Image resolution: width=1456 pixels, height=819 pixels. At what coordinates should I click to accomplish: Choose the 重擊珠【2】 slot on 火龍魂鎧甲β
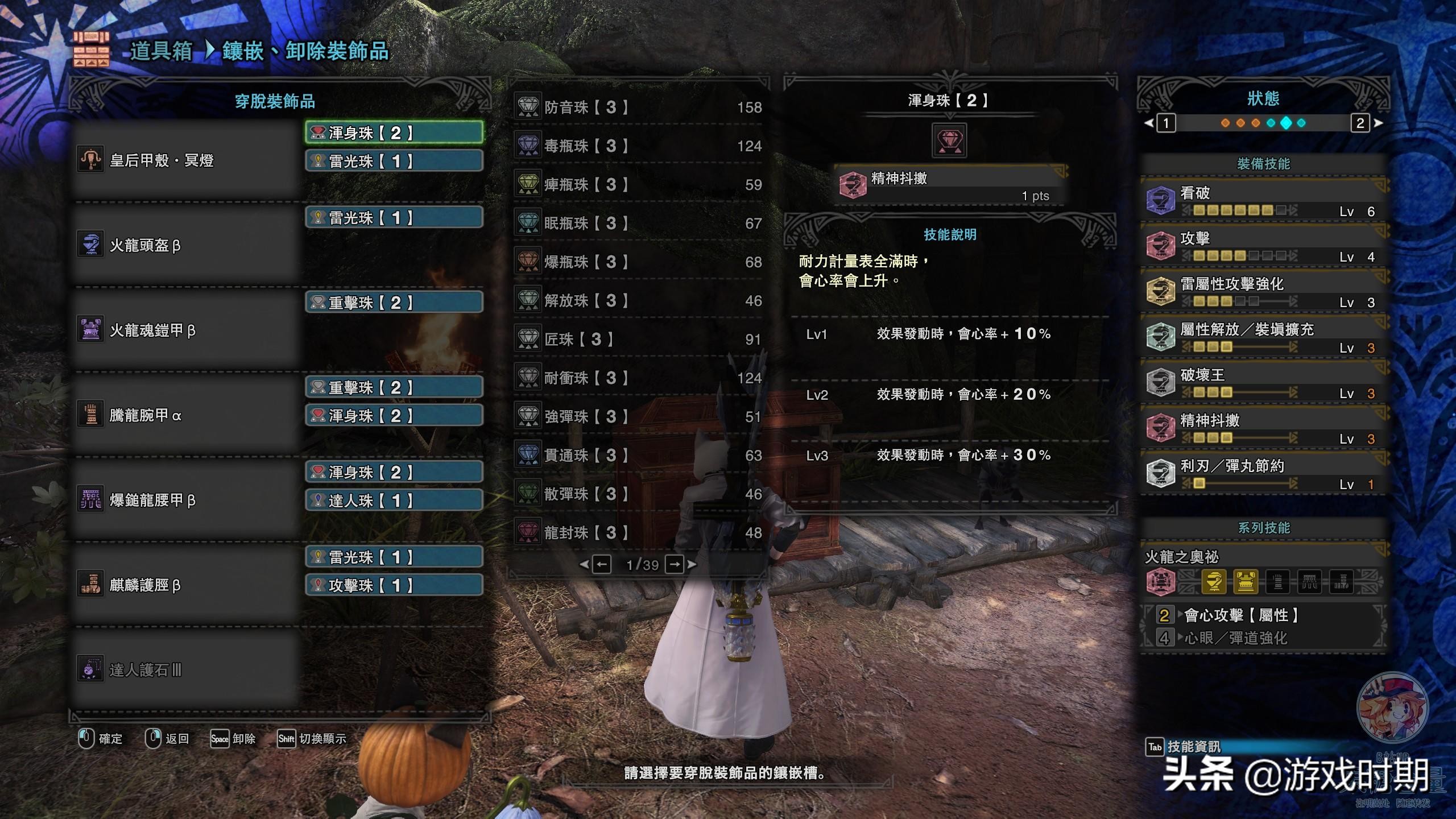pyautogui.click(x=394, y=303)
